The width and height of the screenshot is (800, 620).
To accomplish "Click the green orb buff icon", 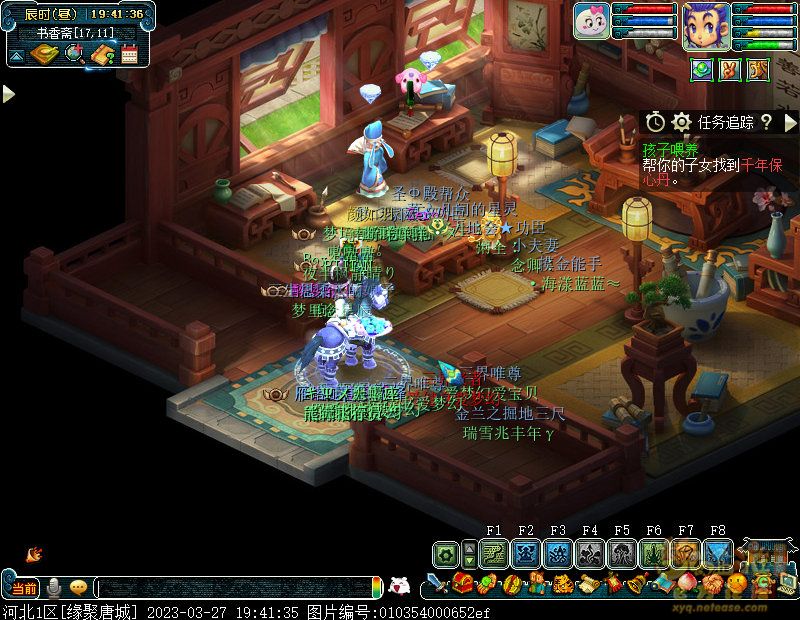I will (x=702, y=69).
